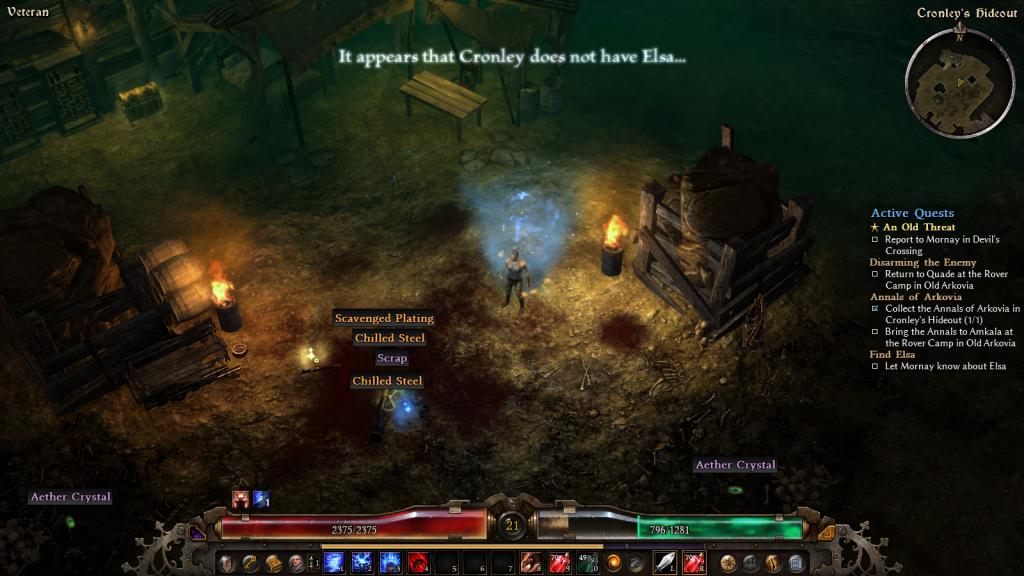1024x576 pixels.
Task: Select the white blade left-mouse skill slot
Action: (x=665, y=563)
